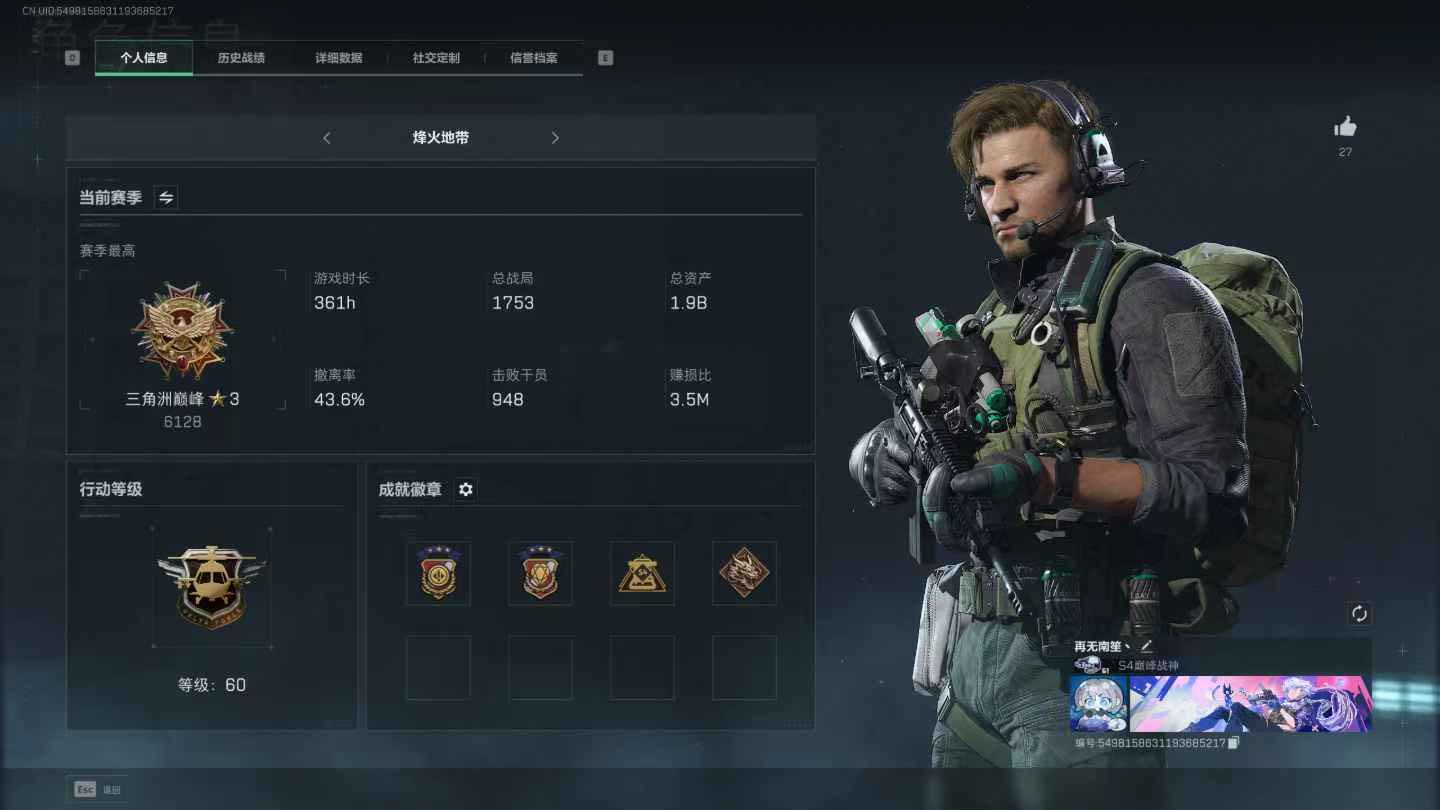The image size is (1440, 810).
Task: Switch to the 社交定制 tab
Action: pos(436,58)
